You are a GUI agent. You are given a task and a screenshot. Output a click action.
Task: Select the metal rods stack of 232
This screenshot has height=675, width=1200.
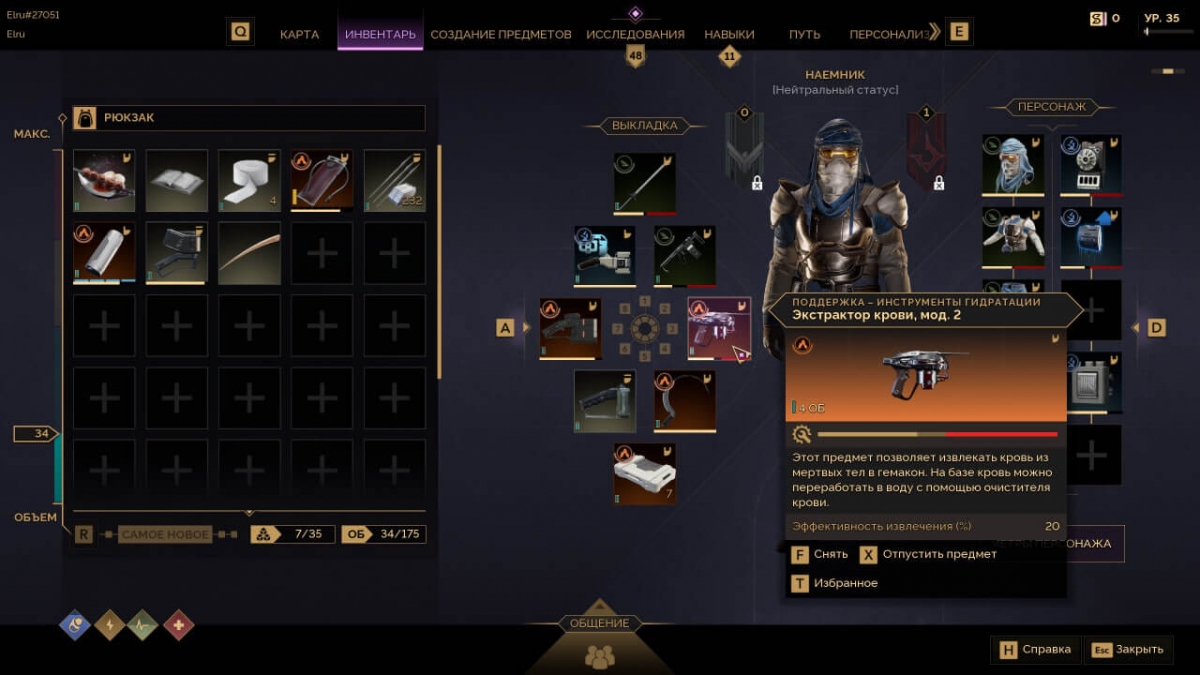[x=394, y=181]
